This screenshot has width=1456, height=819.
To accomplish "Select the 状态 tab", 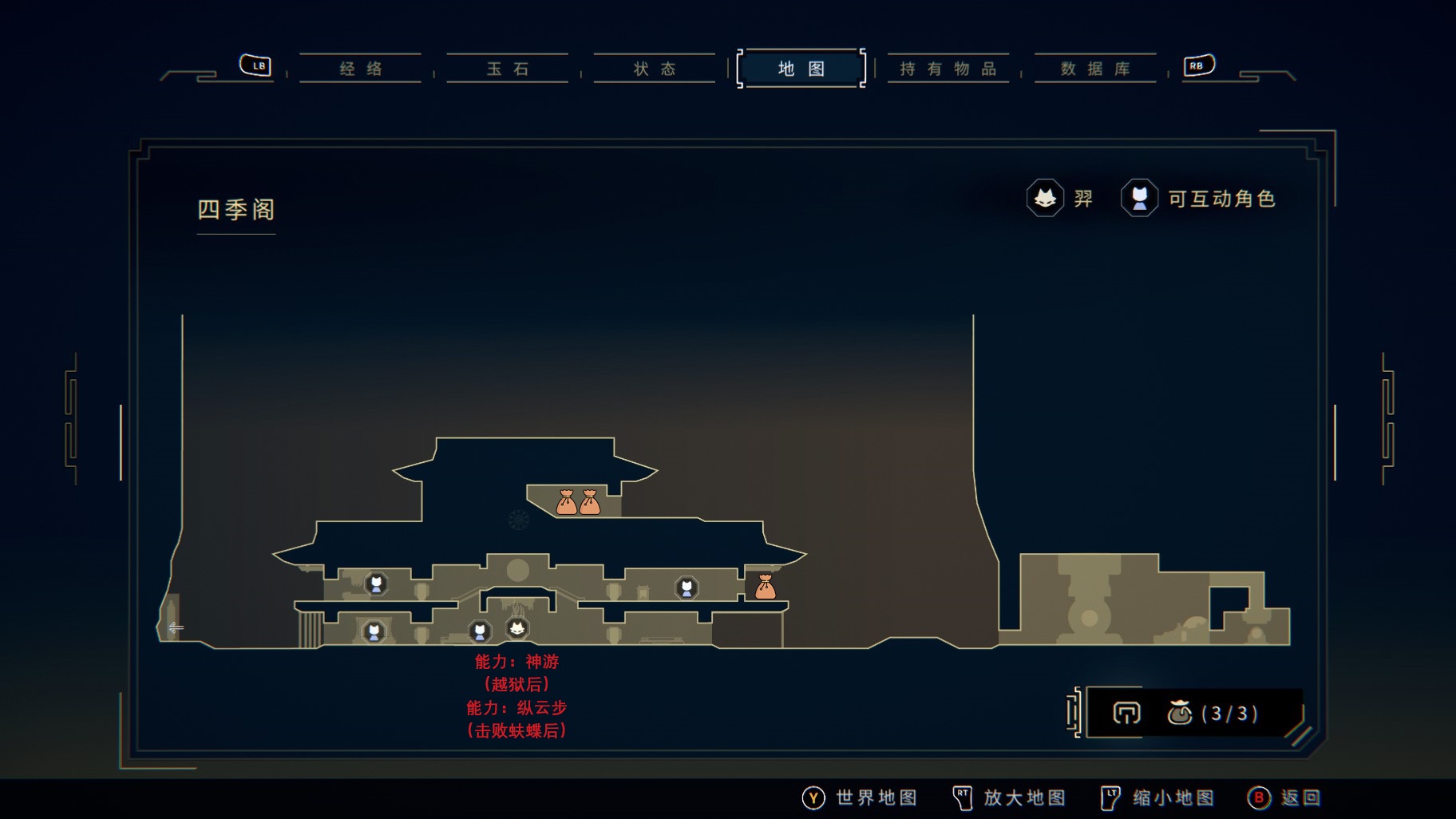I will [655, 69].
